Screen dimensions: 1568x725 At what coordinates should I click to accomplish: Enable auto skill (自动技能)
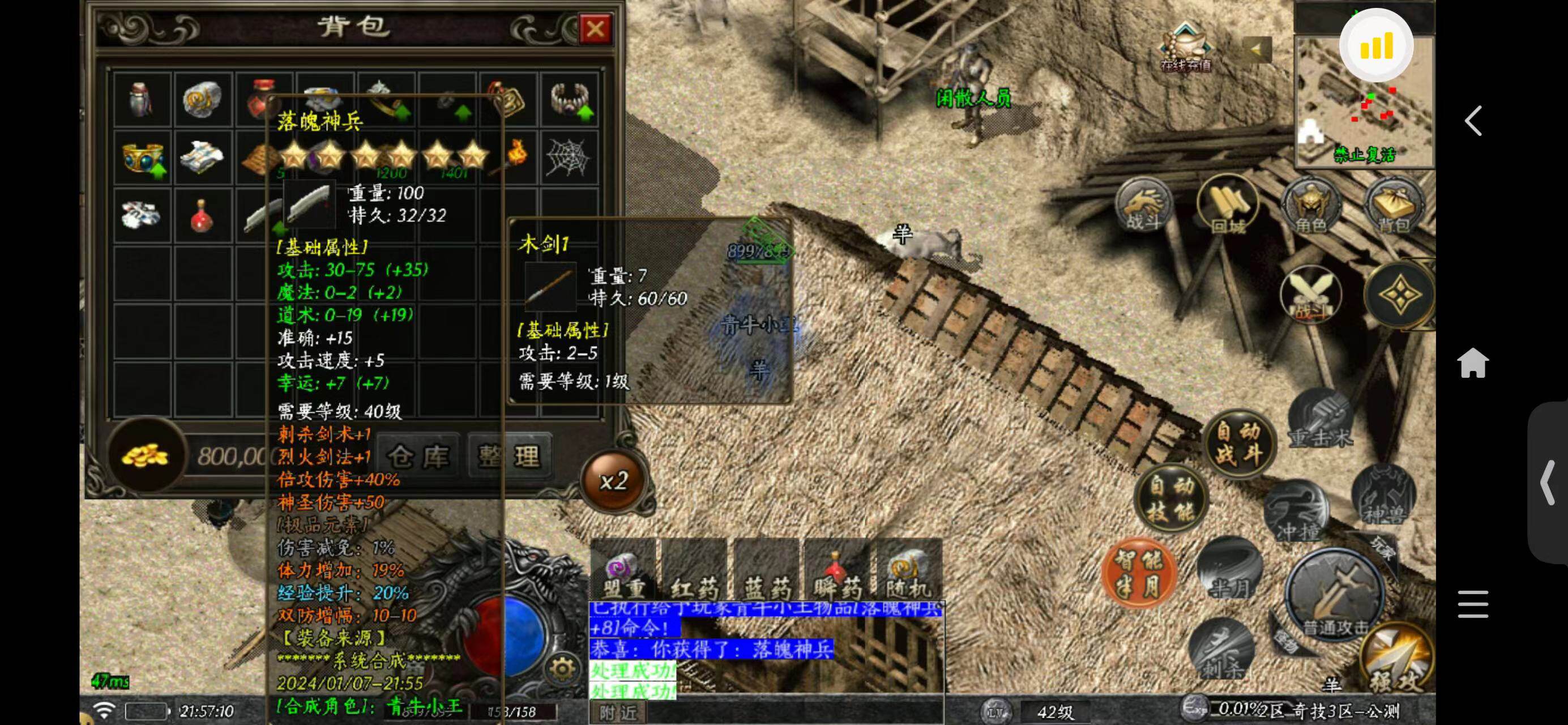(1170, 499)
